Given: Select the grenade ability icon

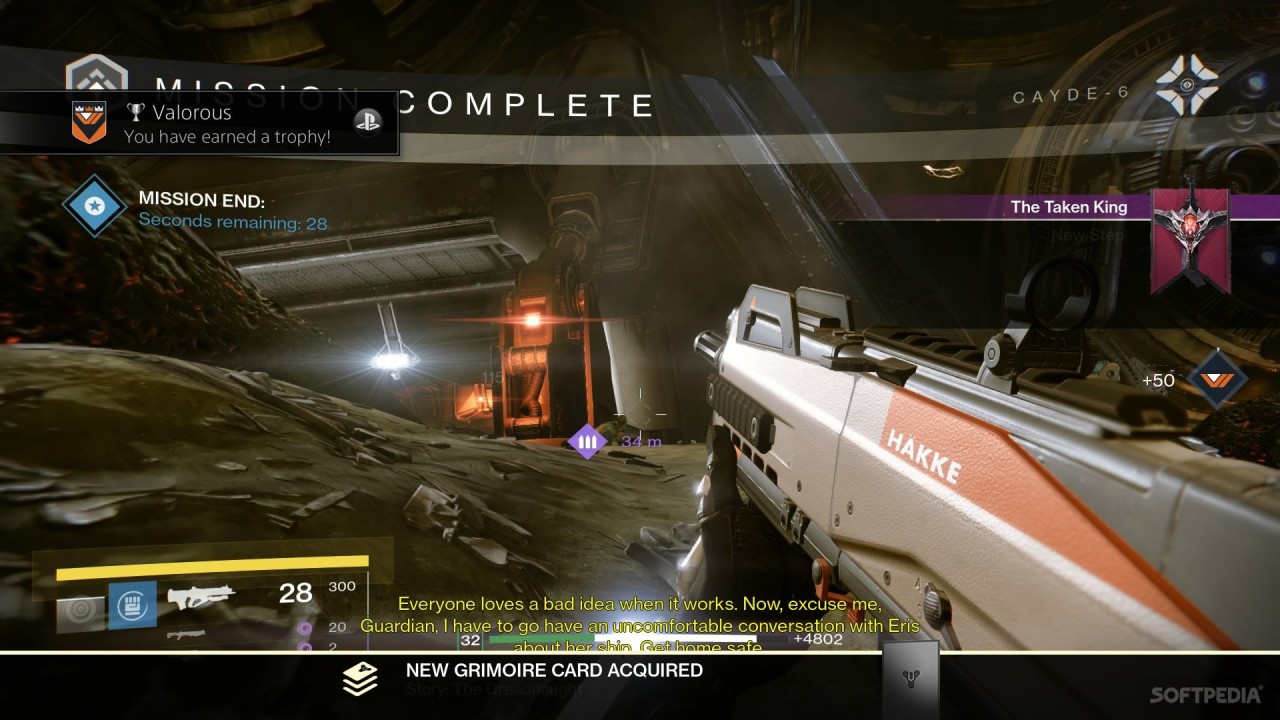Looking at the screenshot, I should coord(80,610).
